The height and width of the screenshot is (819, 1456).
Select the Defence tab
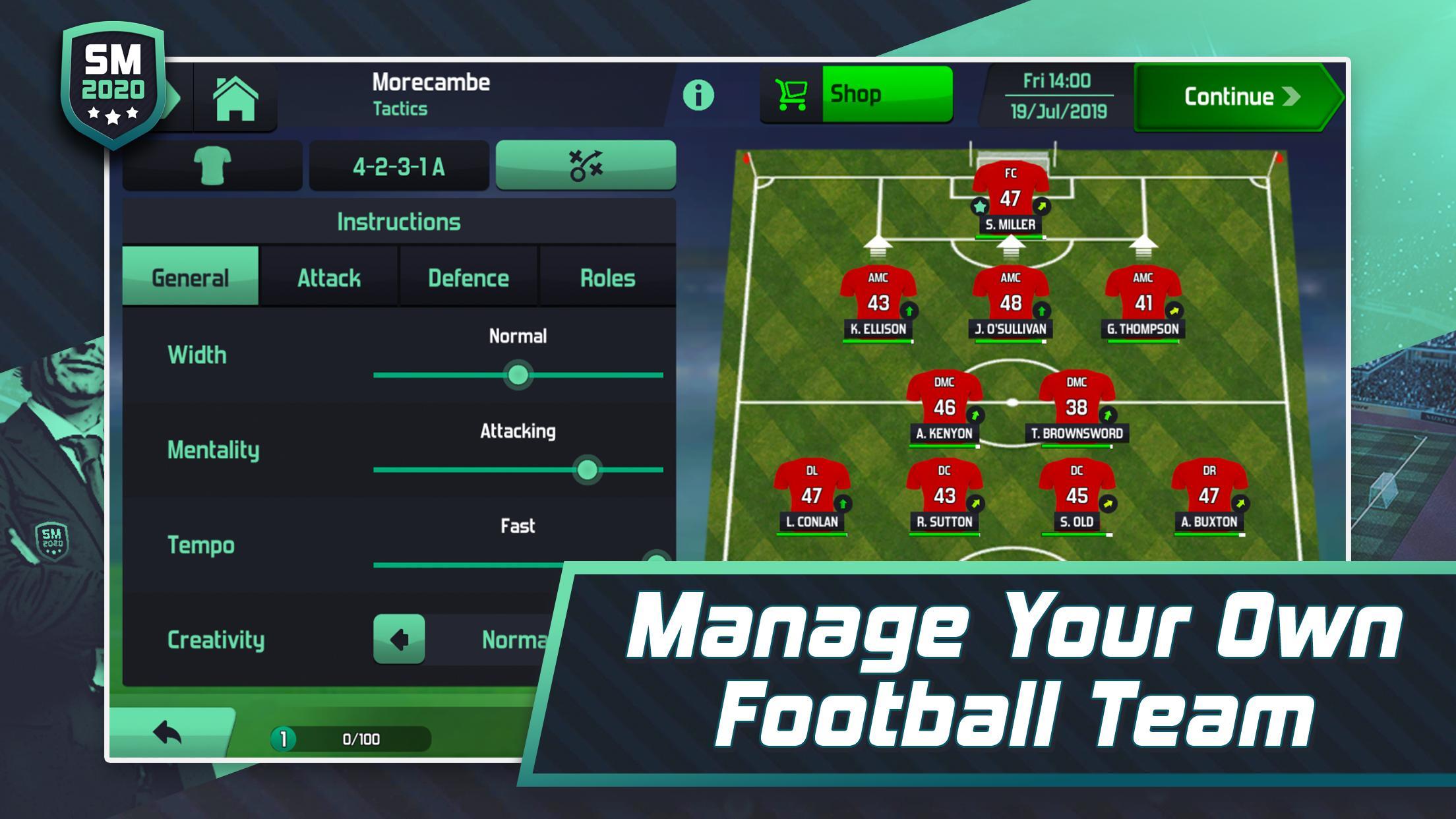point(469,278)
